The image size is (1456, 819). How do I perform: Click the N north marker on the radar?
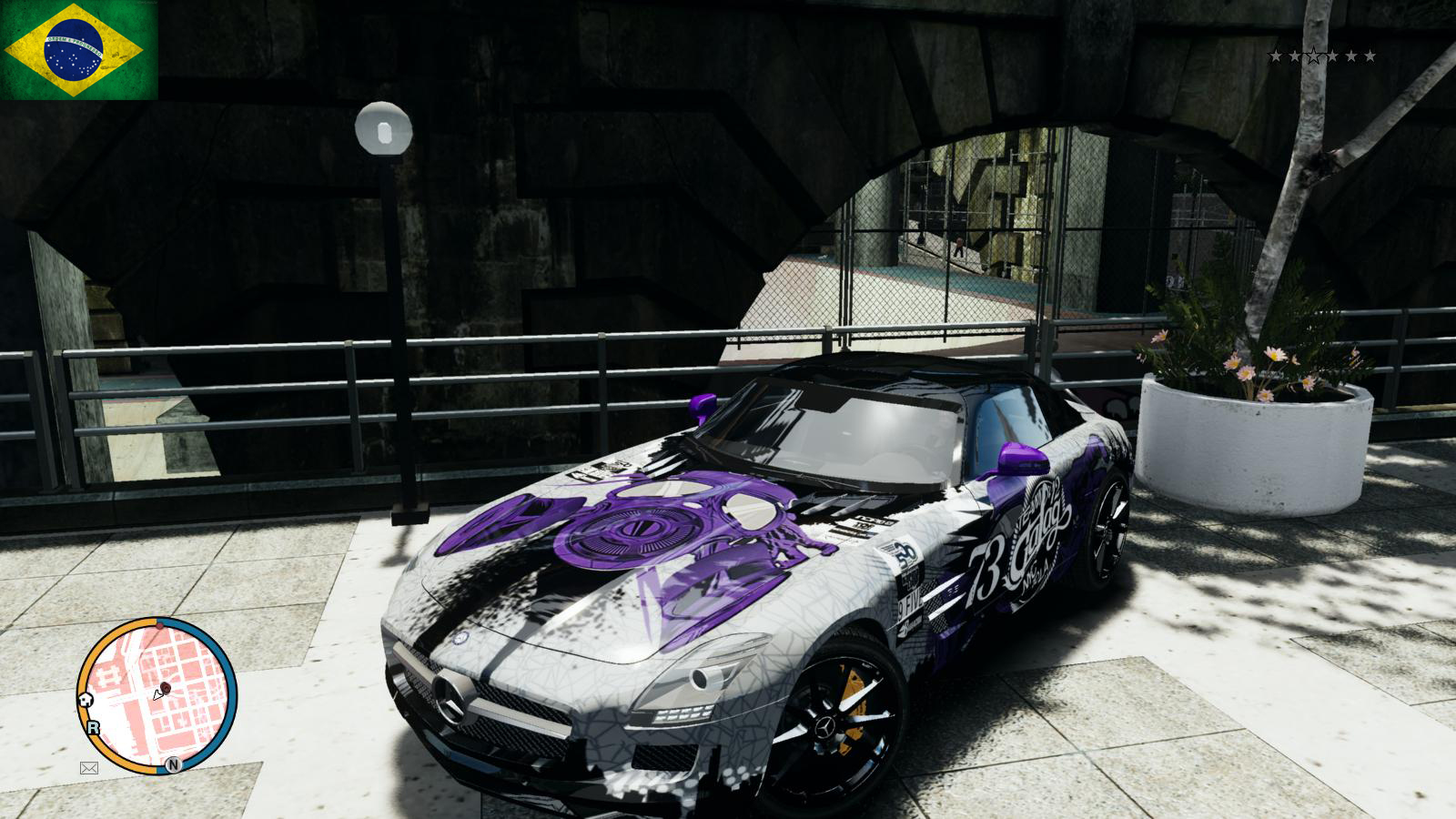pyautogui.click(x=173, y=764)
